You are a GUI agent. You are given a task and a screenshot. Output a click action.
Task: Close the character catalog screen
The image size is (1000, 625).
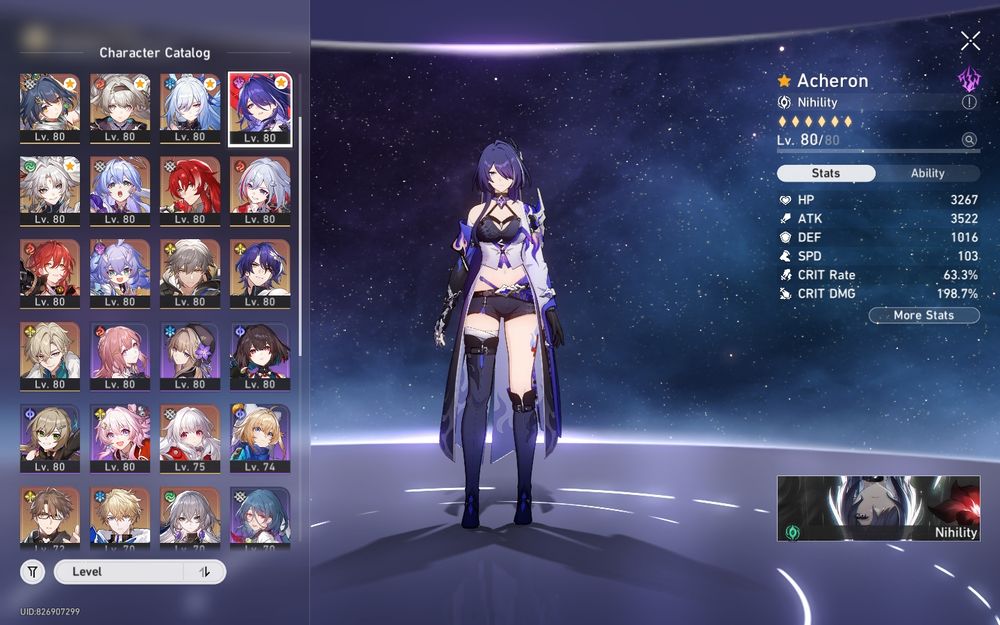tap(970, 41)
